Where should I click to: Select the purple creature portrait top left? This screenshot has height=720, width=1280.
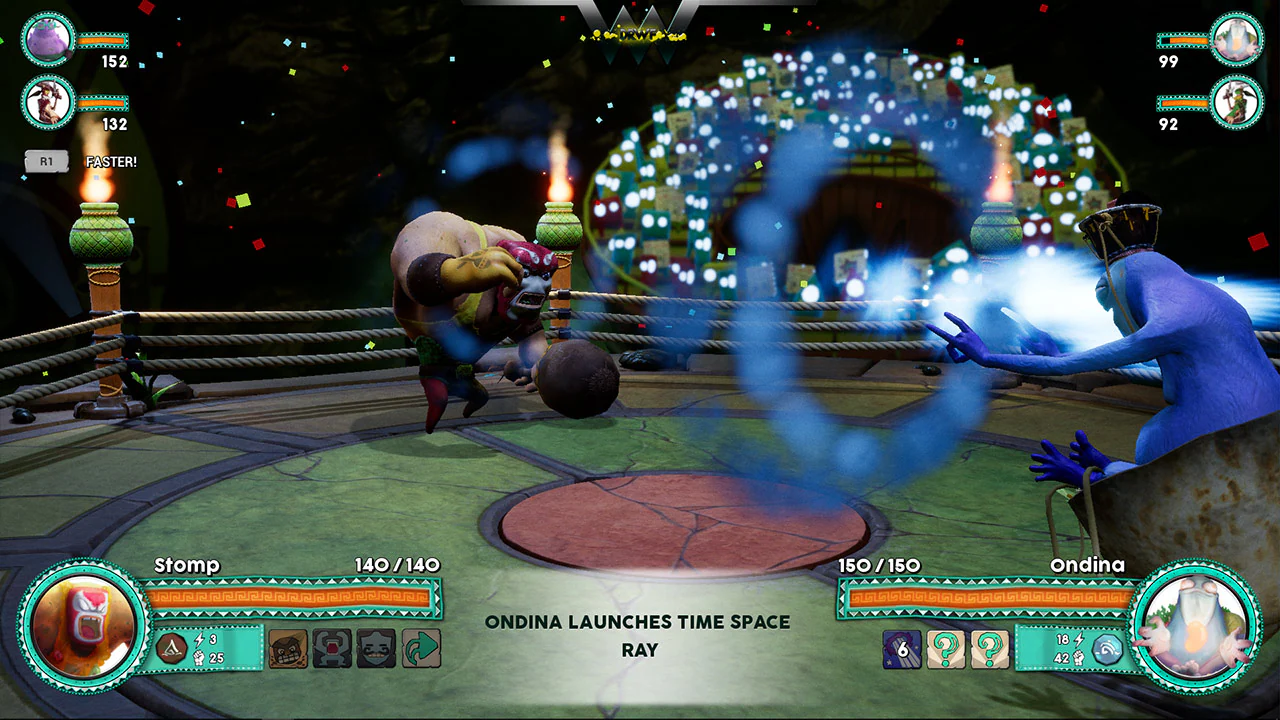point(46,40)
